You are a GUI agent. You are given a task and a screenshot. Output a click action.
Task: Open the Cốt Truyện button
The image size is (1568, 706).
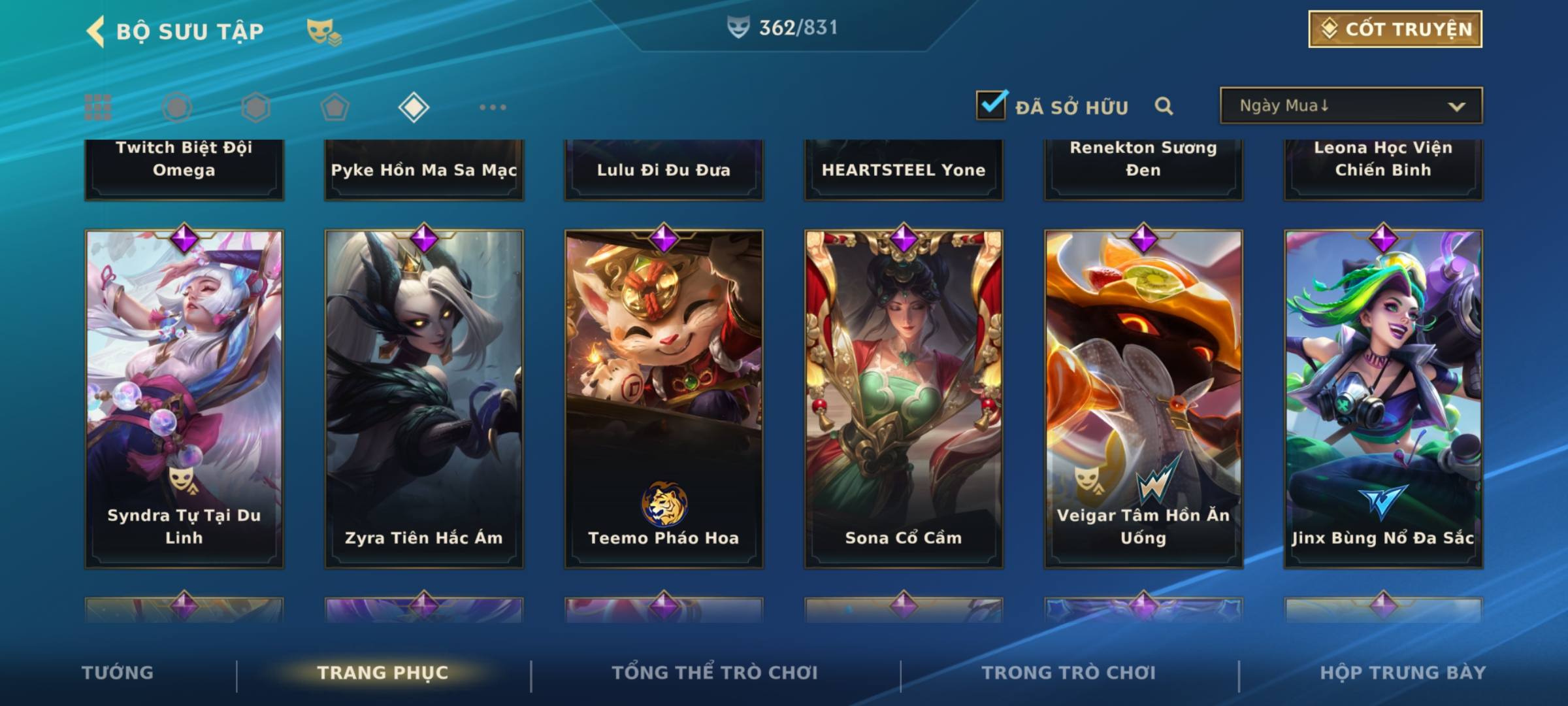(1394, 29)
